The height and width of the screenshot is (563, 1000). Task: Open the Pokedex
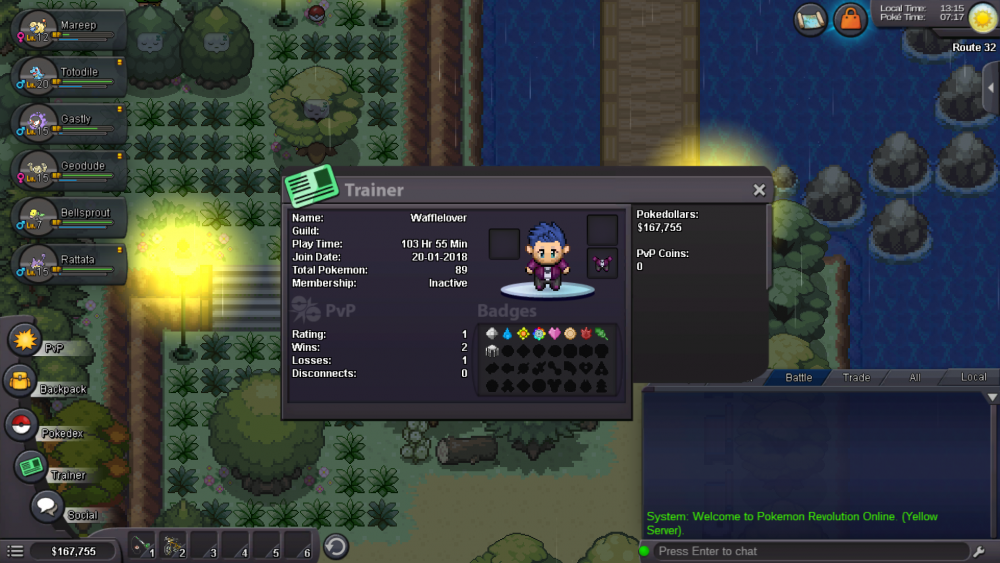(x=20, y=424)
